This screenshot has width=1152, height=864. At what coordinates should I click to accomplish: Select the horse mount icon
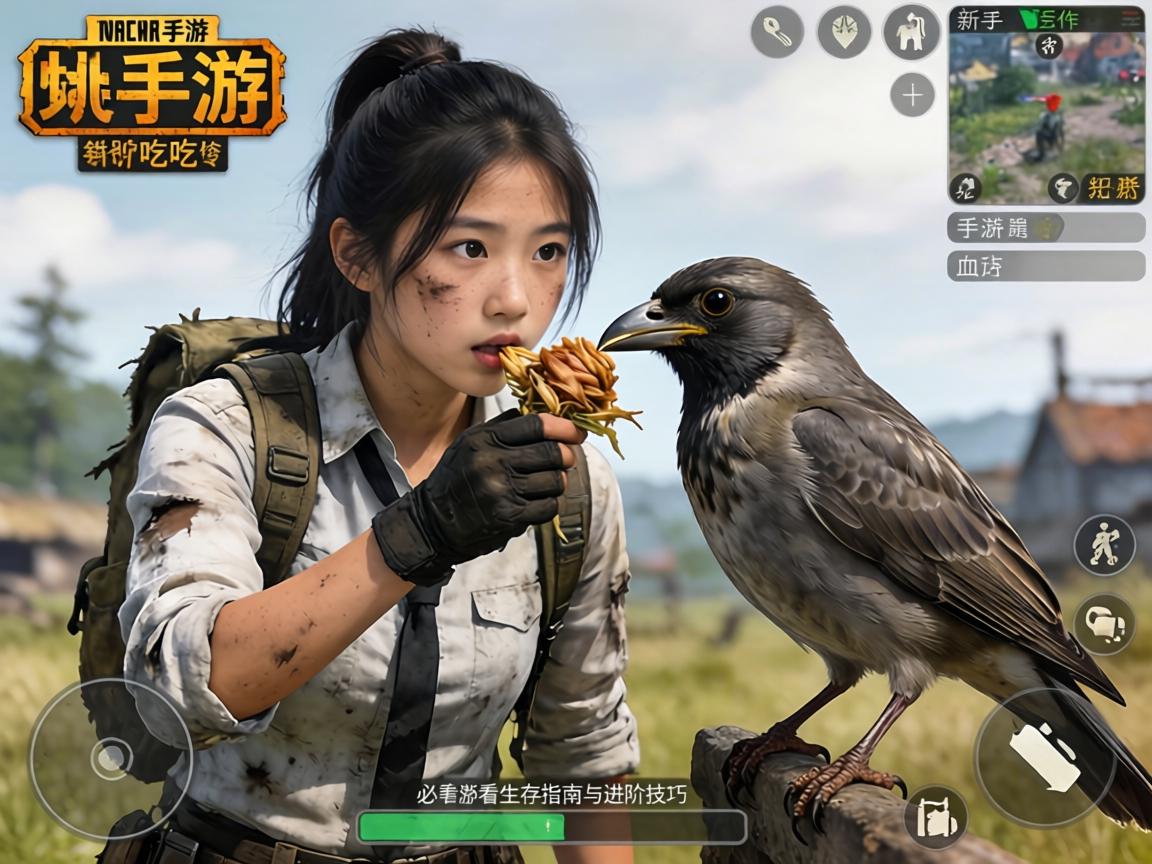coord(911,32)
